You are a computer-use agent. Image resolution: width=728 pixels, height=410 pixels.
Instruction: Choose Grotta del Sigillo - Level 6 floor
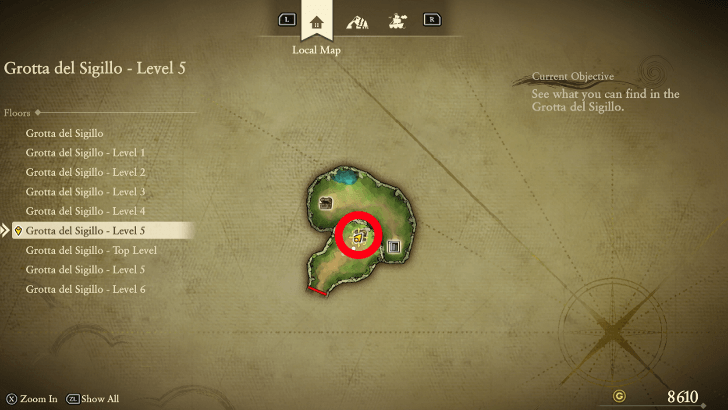click(86, 289)
